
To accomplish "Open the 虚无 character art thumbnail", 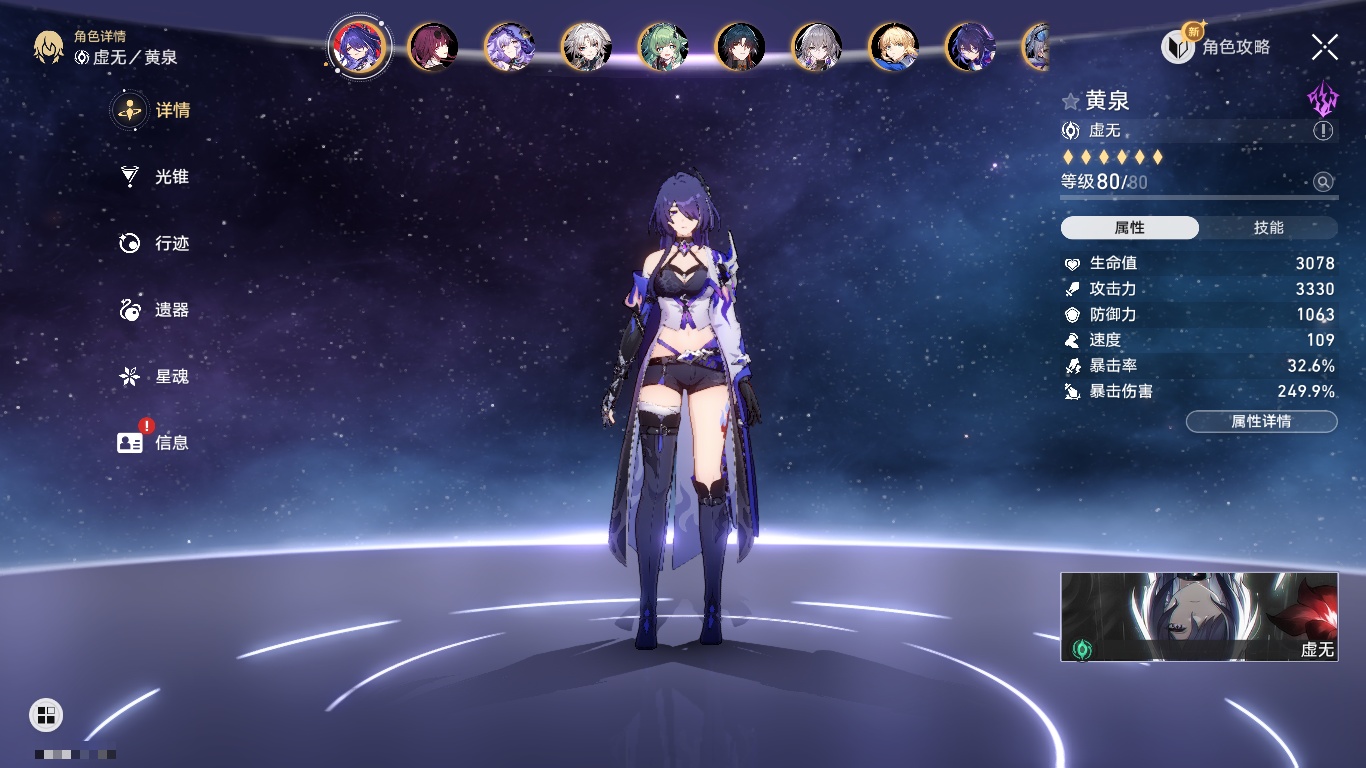I will [1199, 616].
